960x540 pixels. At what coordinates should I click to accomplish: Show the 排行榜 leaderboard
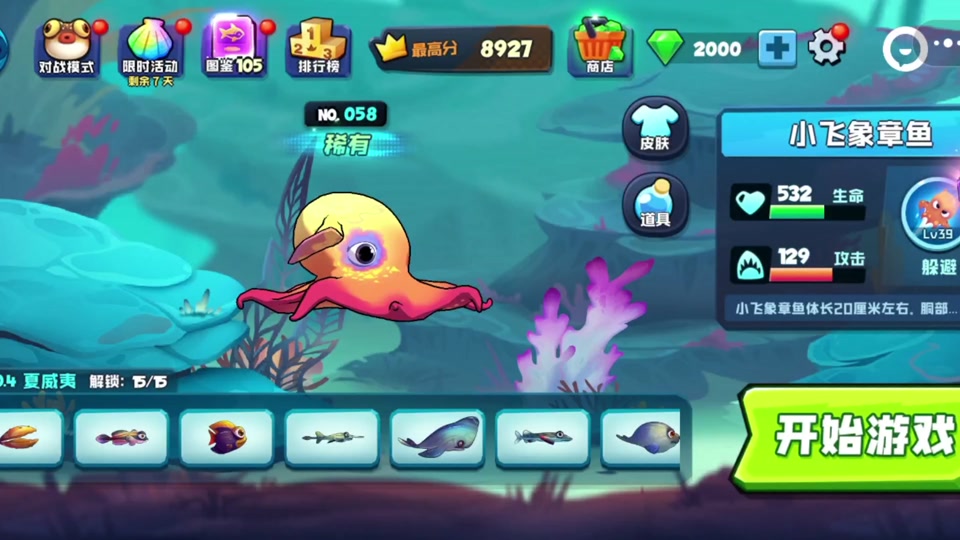point(319,46)
